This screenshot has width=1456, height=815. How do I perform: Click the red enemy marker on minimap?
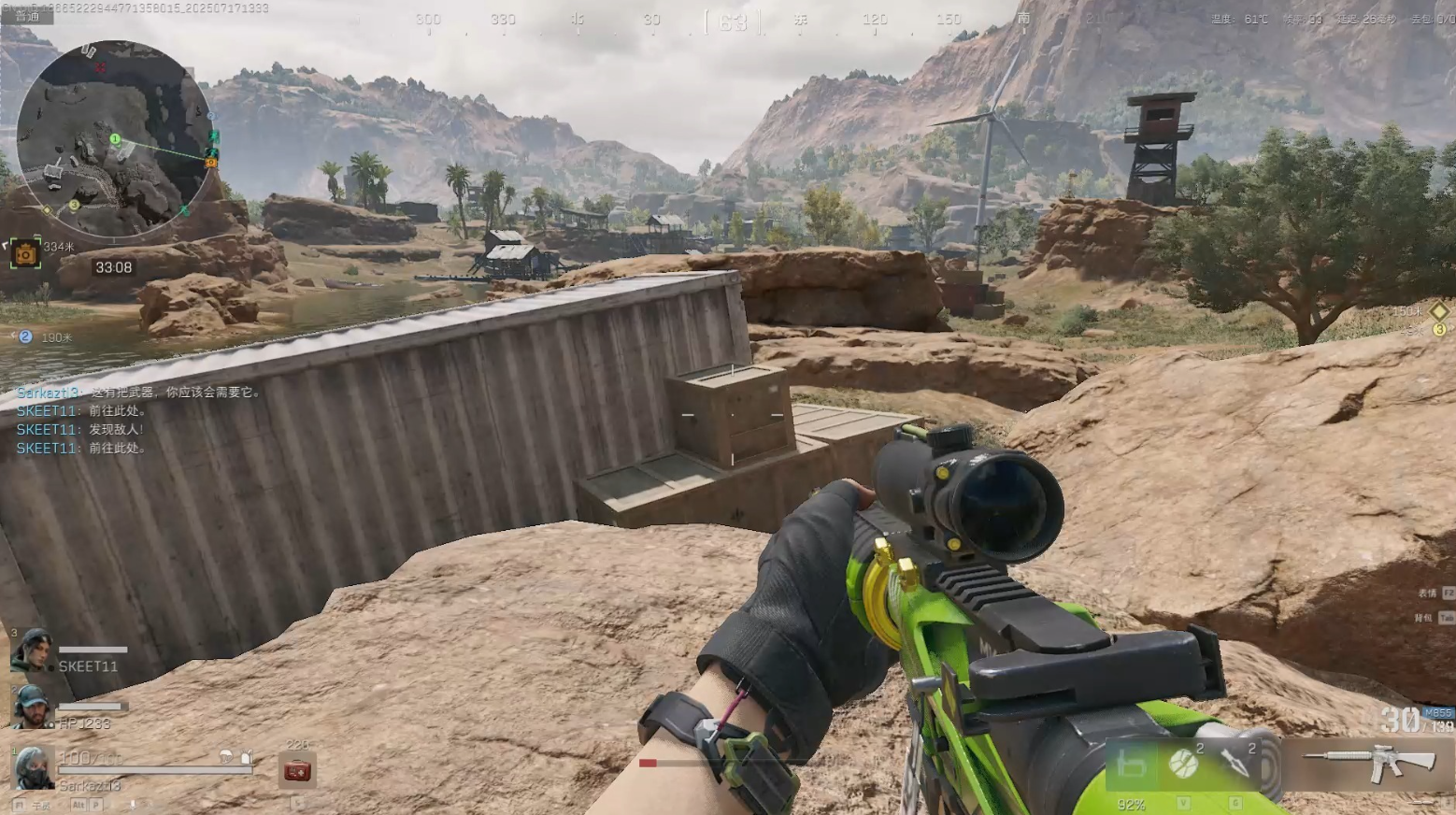pos(100,67)
